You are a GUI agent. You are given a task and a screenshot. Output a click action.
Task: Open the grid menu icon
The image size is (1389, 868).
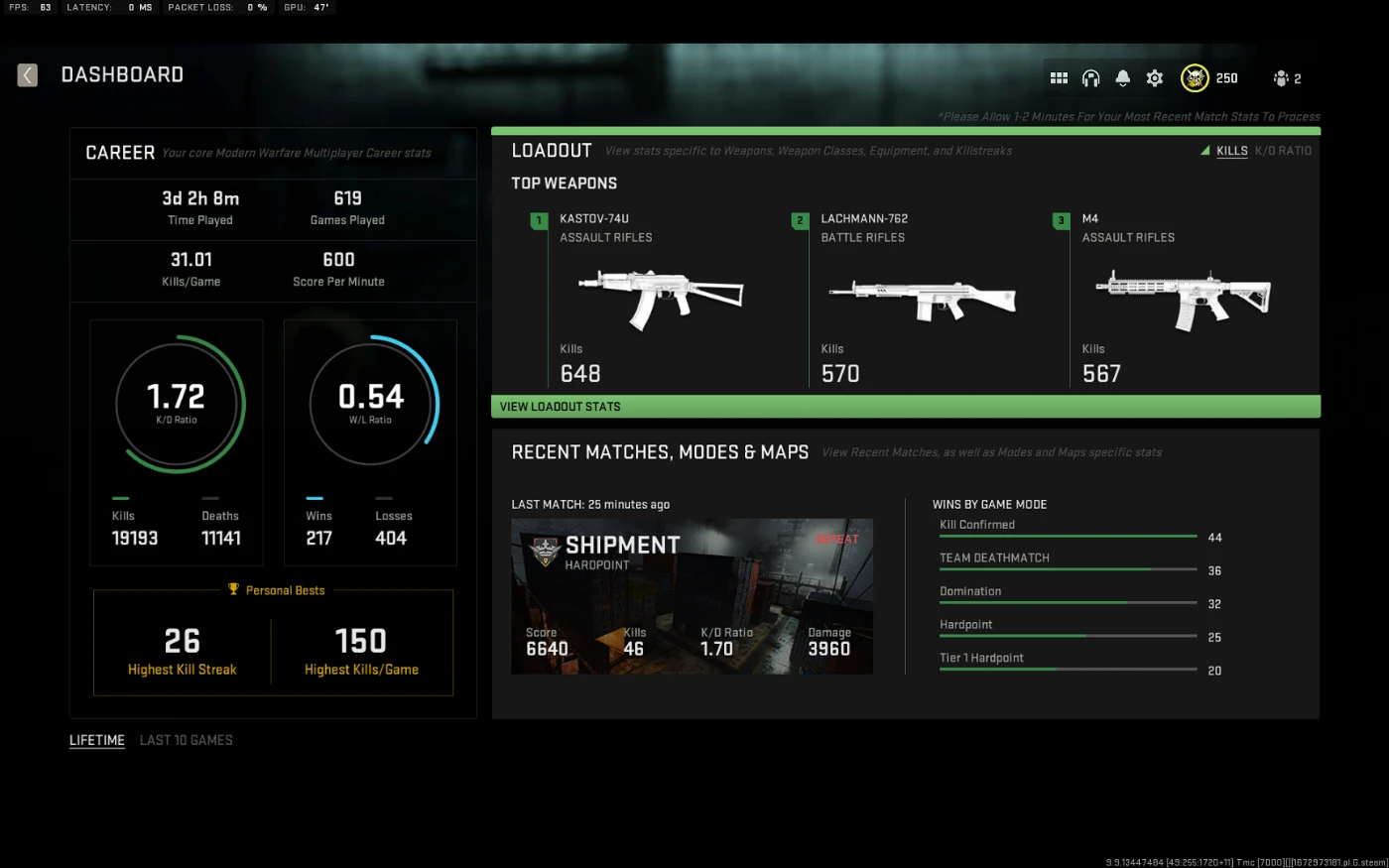tap(1059, 78)
